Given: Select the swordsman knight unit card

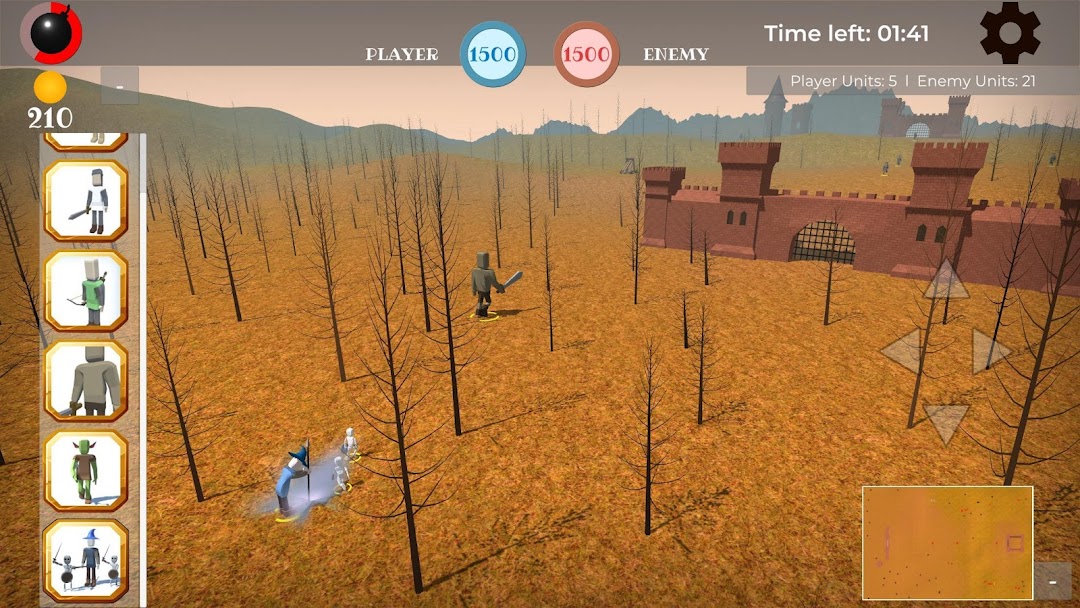Looking at the screenshot, I should click(x=86, y=200).
